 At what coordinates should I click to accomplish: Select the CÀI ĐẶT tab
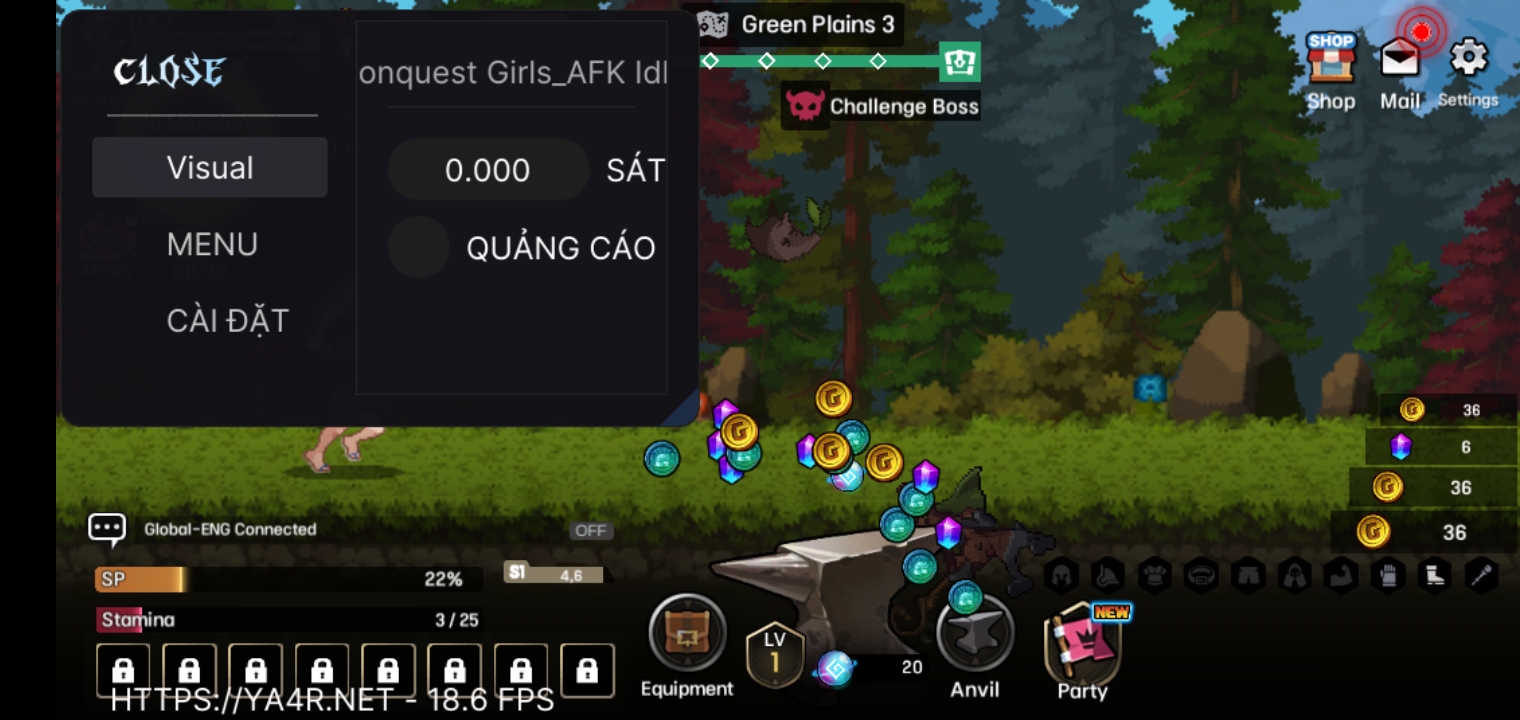[227, 321]
